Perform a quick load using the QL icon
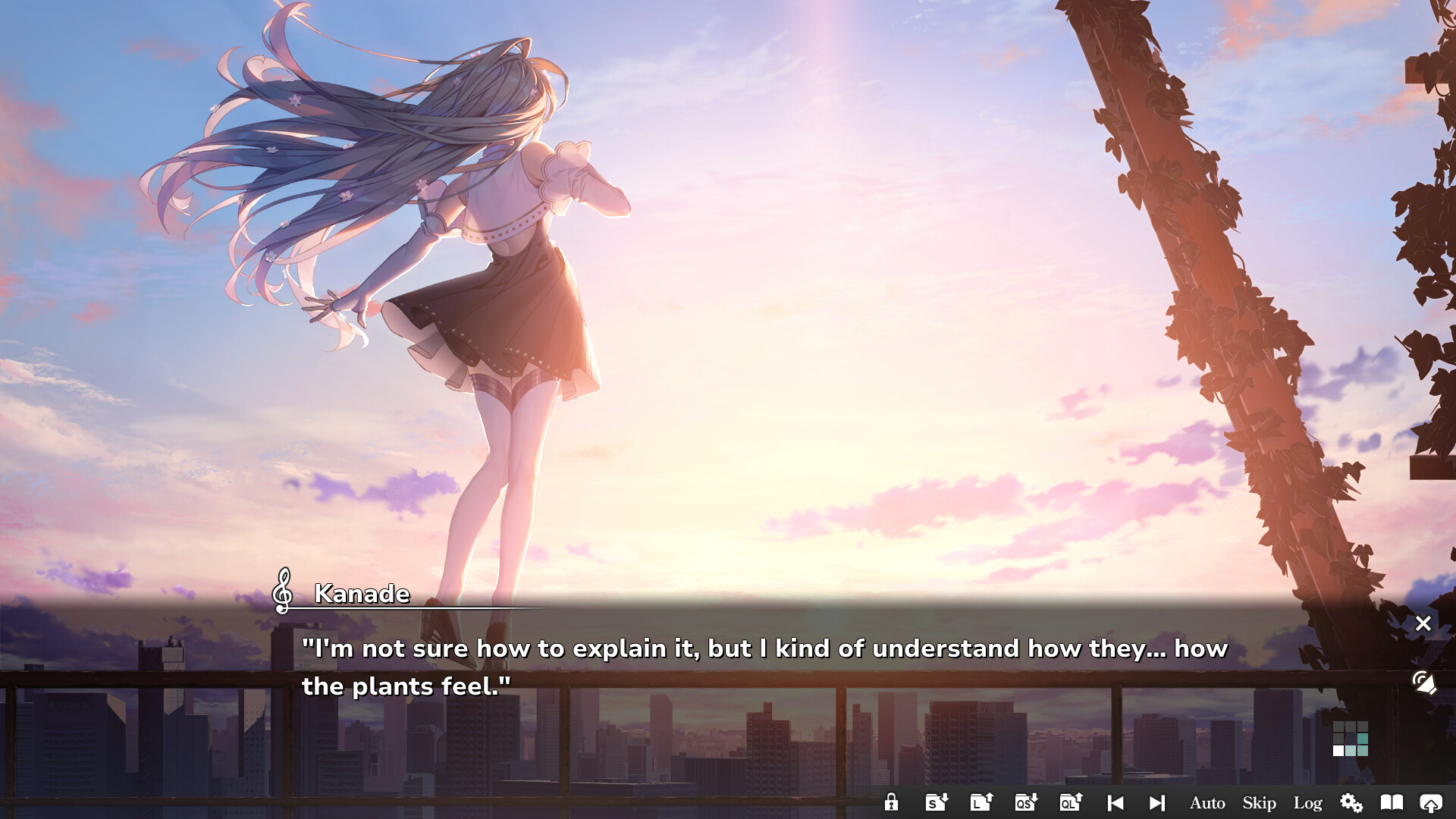The height and width of the screenshot is (819, 1456). (x=1071, y=802)
